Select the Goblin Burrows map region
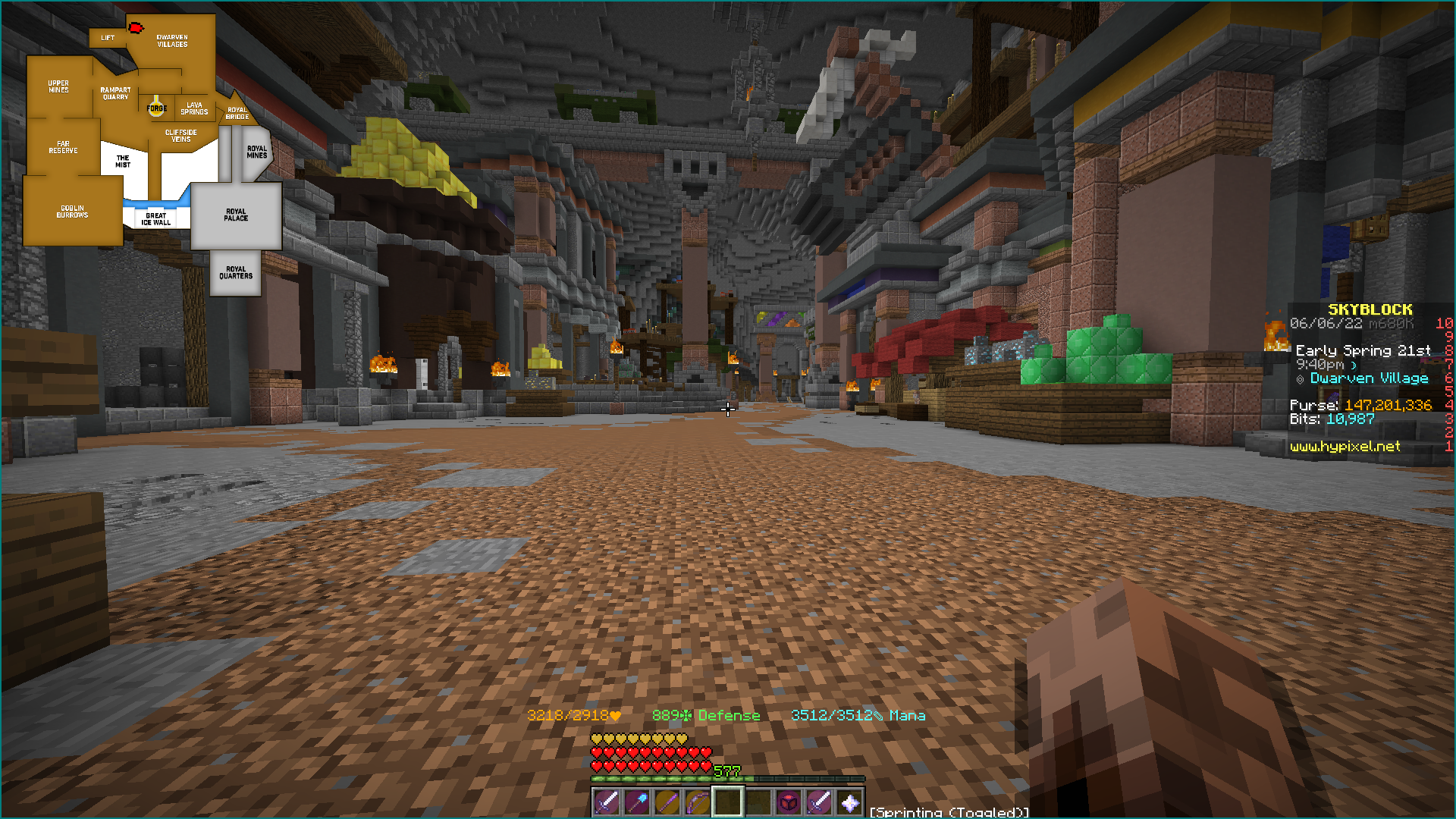This screenshot has width=1456, height=819. (72, 210)
